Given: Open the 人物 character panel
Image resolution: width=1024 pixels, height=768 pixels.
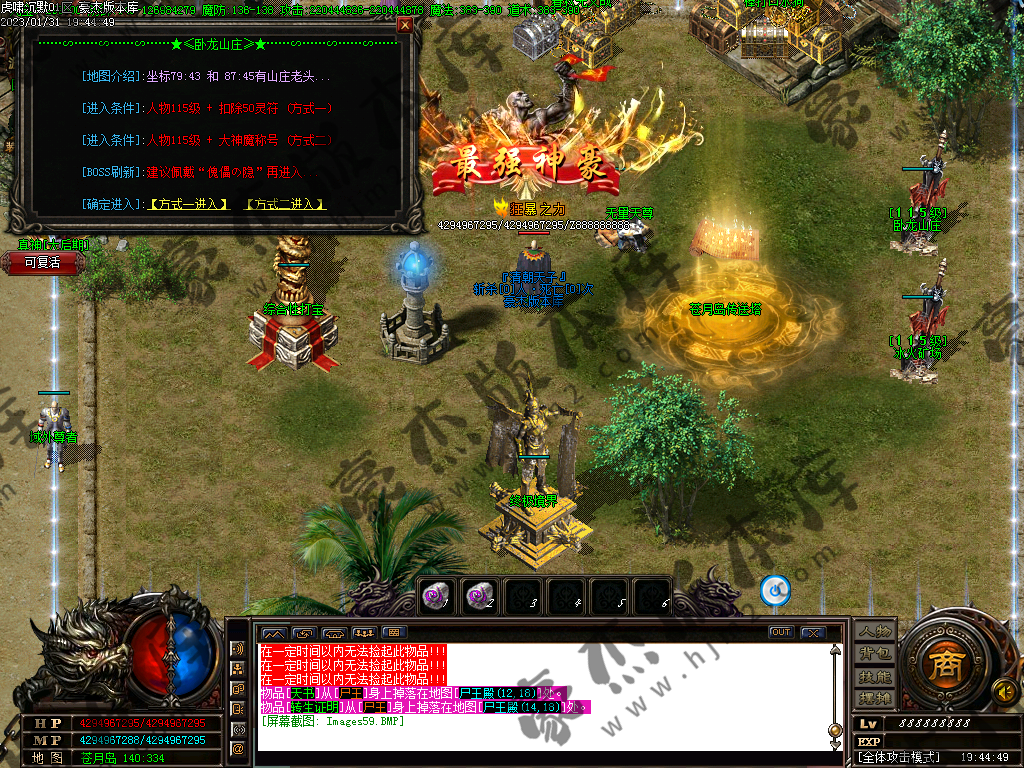Looking at the screenshot, I should tap(873, 632).
